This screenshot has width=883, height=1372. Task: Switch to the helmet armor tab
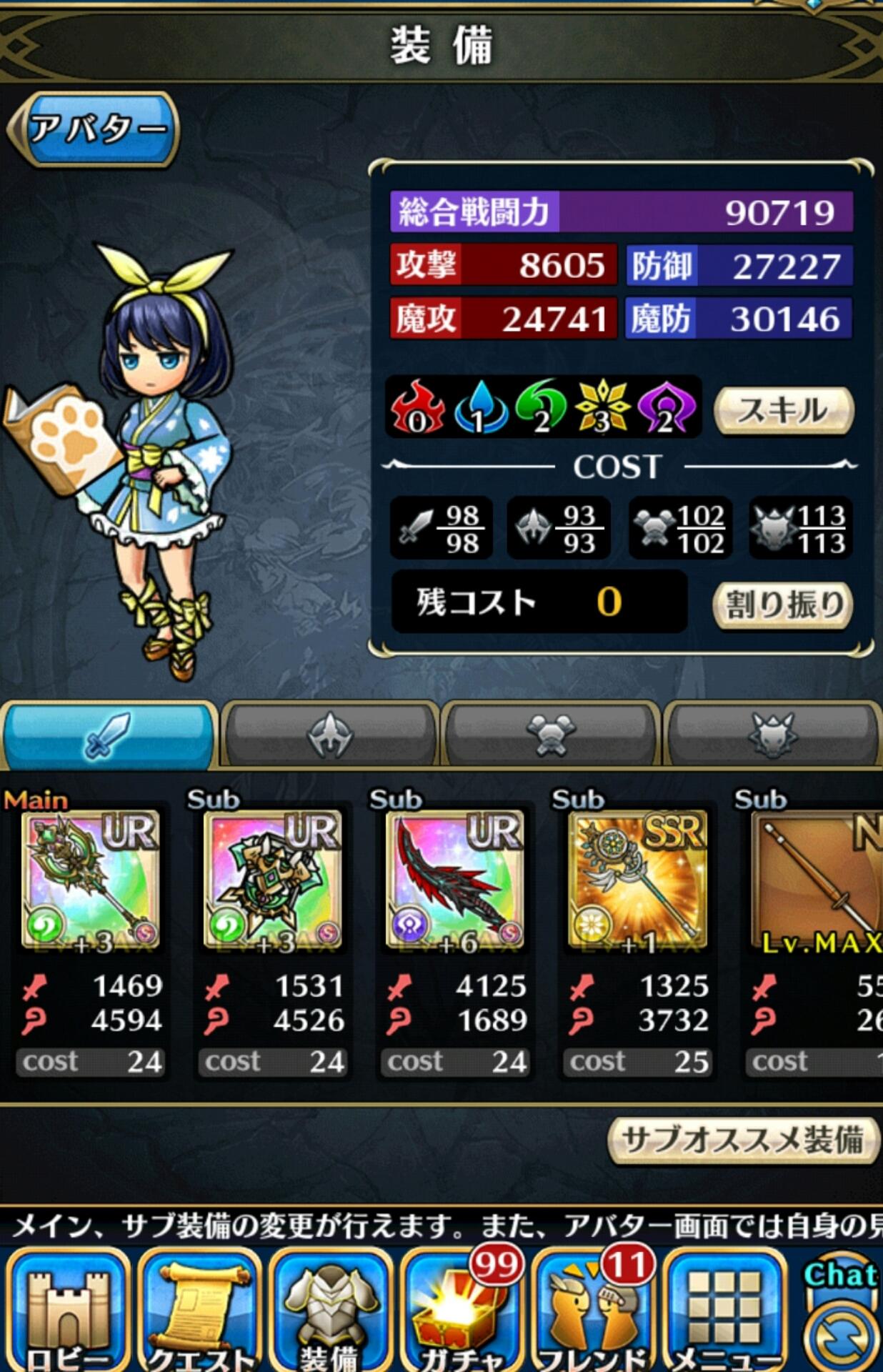[330, 735]
